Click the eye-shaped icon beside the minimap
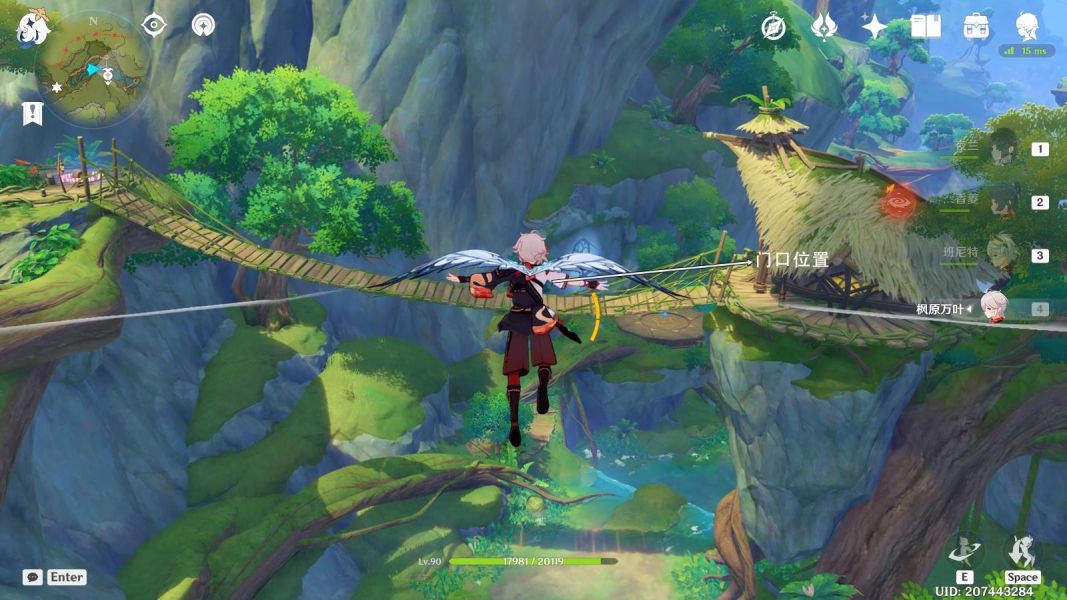Image resolution: width=1067 pixels, height=600 pixels. point(153,25)
